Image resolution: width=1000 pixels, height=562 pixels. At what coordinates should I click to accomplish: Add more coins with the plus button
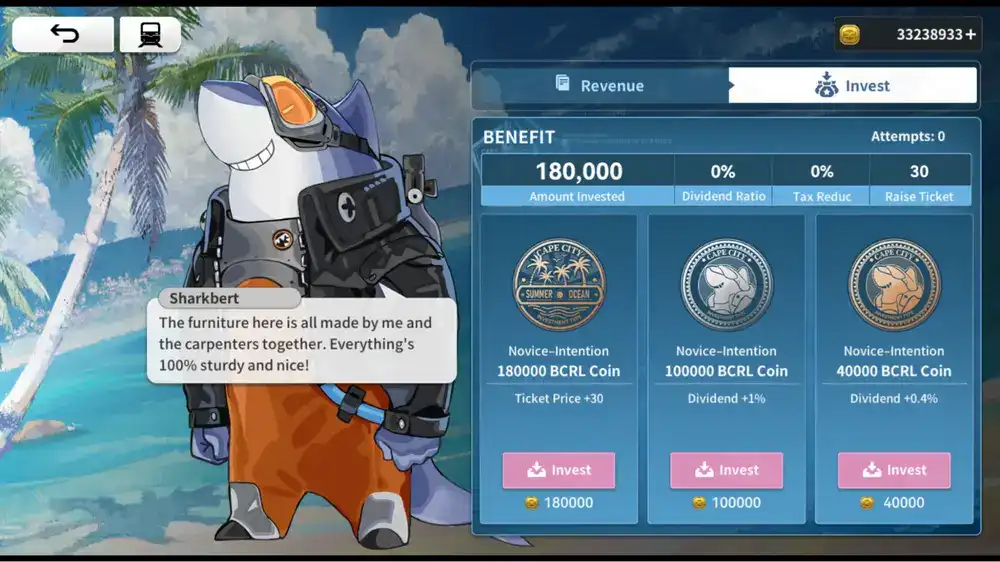(970, 35)
